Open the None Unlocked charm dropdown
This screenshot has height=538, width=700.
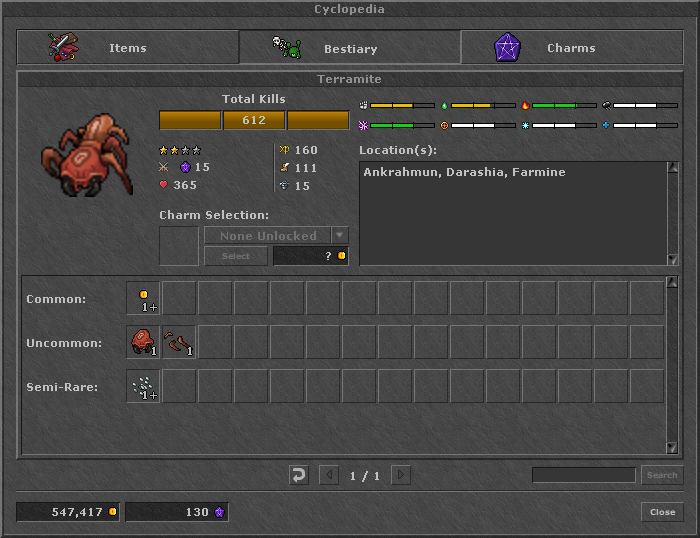click(340, 236)
